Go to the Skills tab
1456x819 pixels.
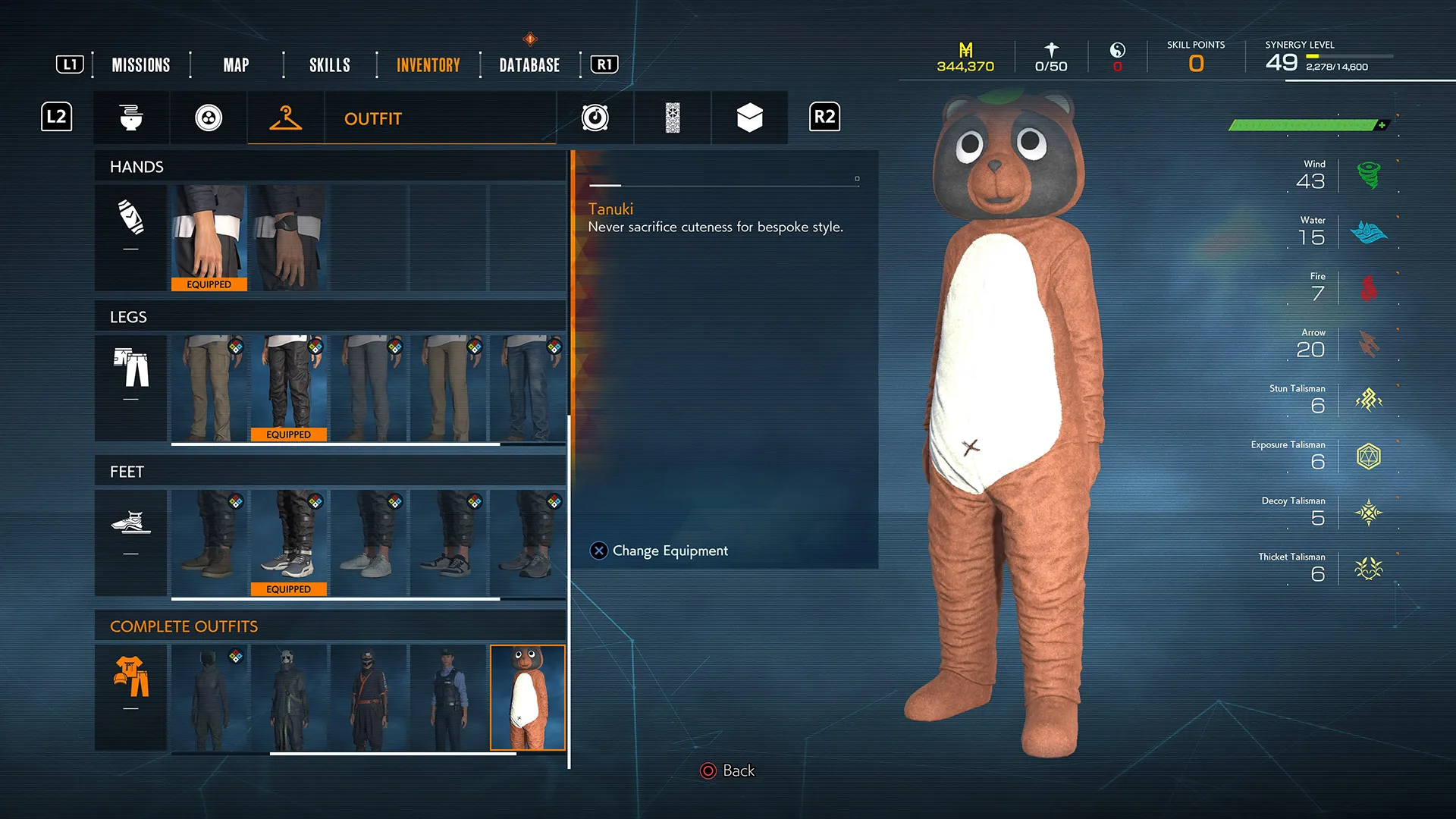329,65
